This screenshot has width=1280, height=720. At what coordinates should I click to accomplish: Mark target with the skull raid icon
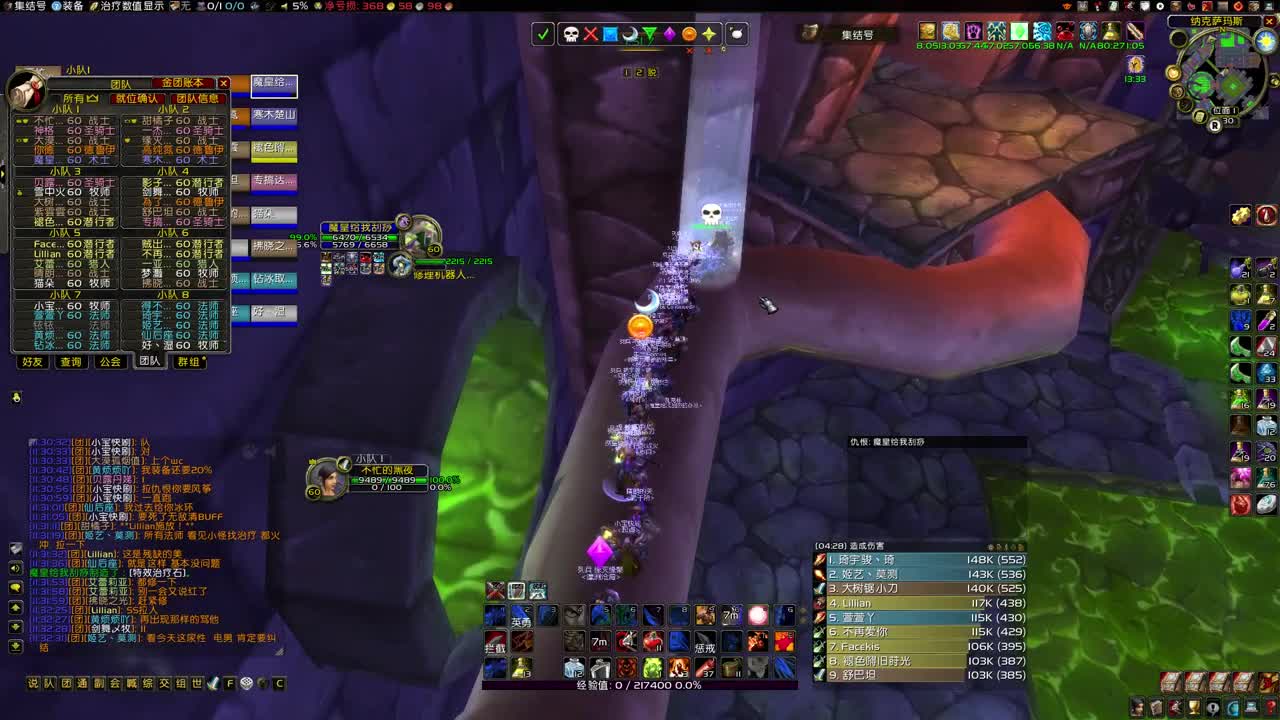pos(570,33)
